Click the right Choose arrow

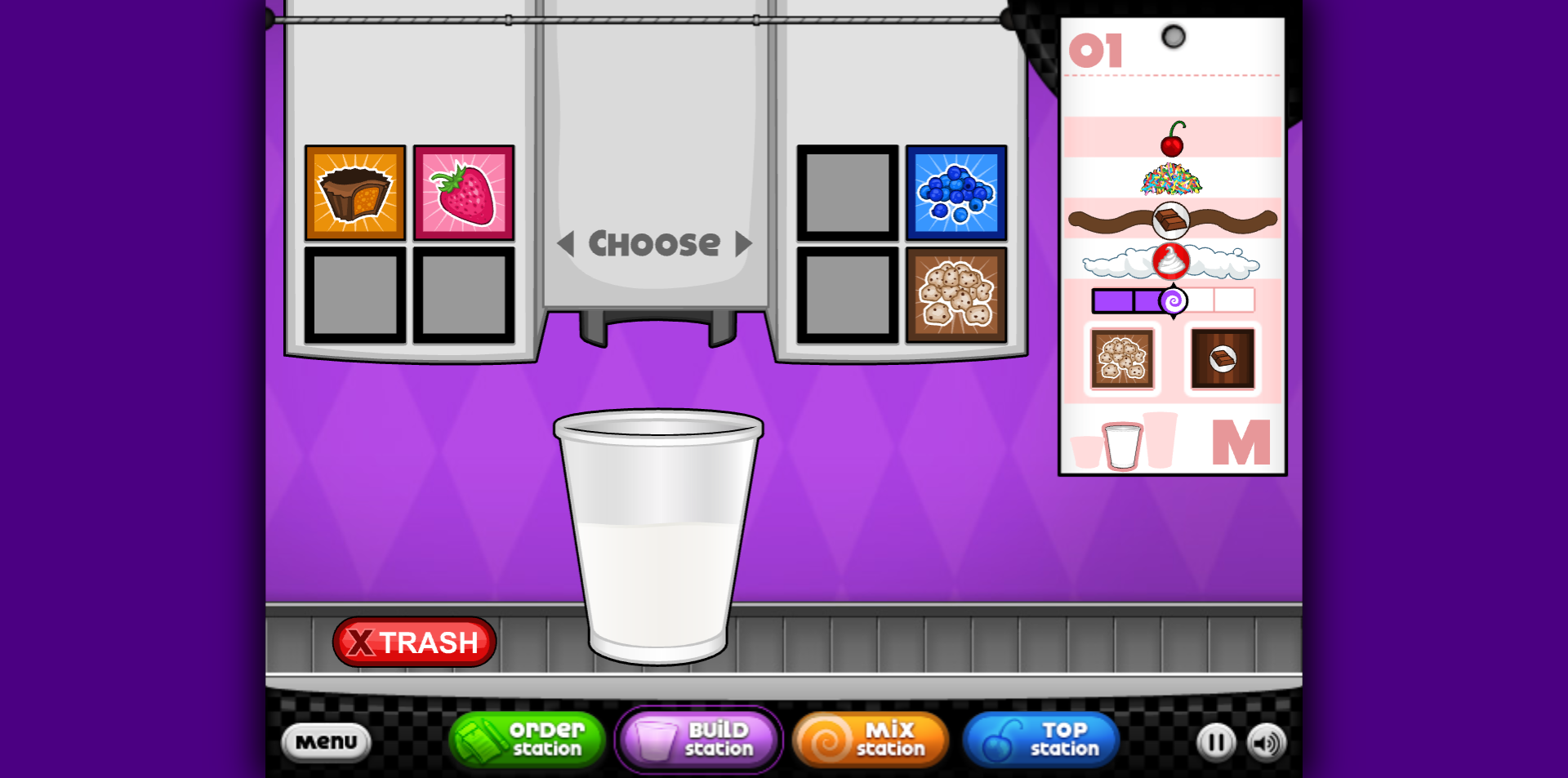[x=742, y=242]
